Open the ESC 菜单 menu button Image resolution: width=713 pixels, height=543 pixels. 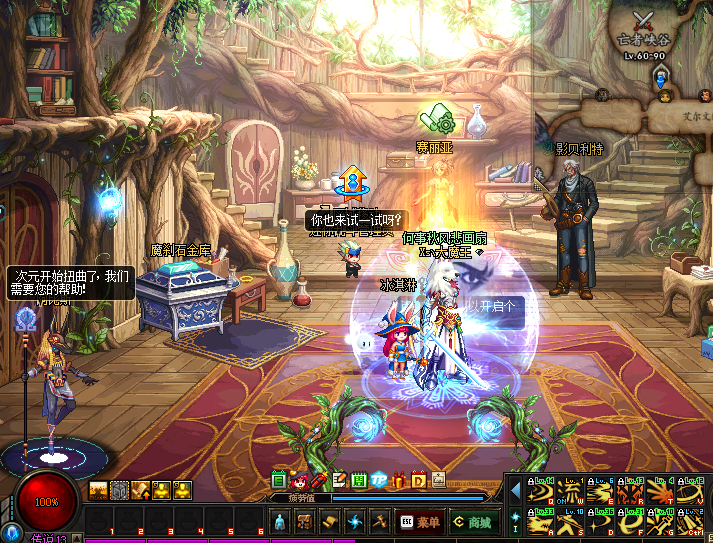click(420, 521)
